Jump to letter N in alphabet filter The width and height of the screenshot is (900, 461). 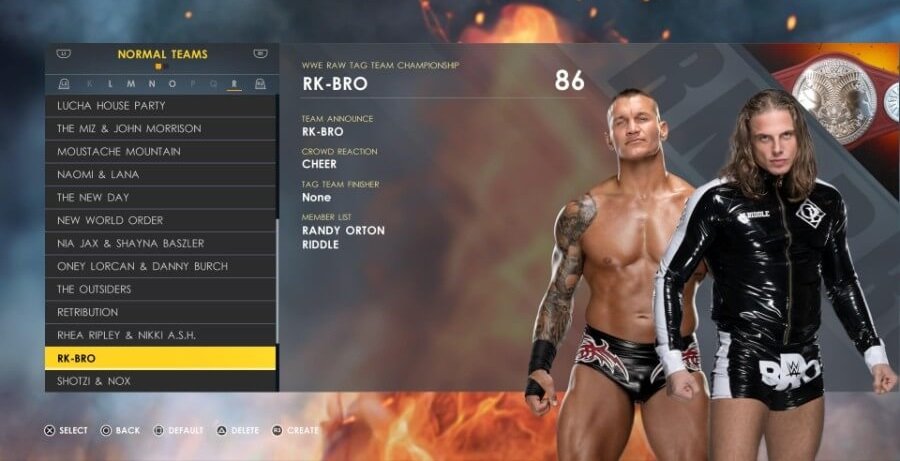coord(151,84)
